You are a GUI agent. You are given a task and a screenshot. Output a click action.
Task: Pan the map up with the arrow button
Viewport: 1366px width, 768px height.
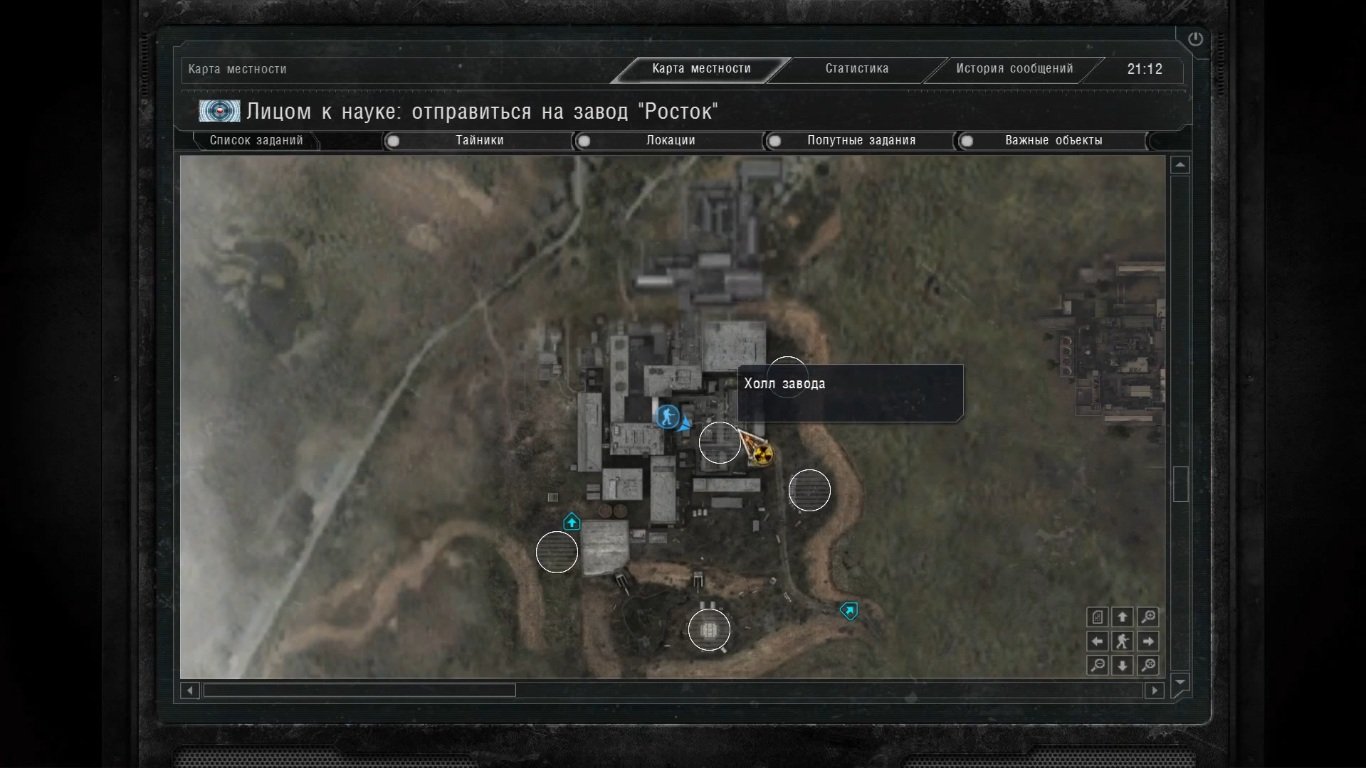point(1123,617)
